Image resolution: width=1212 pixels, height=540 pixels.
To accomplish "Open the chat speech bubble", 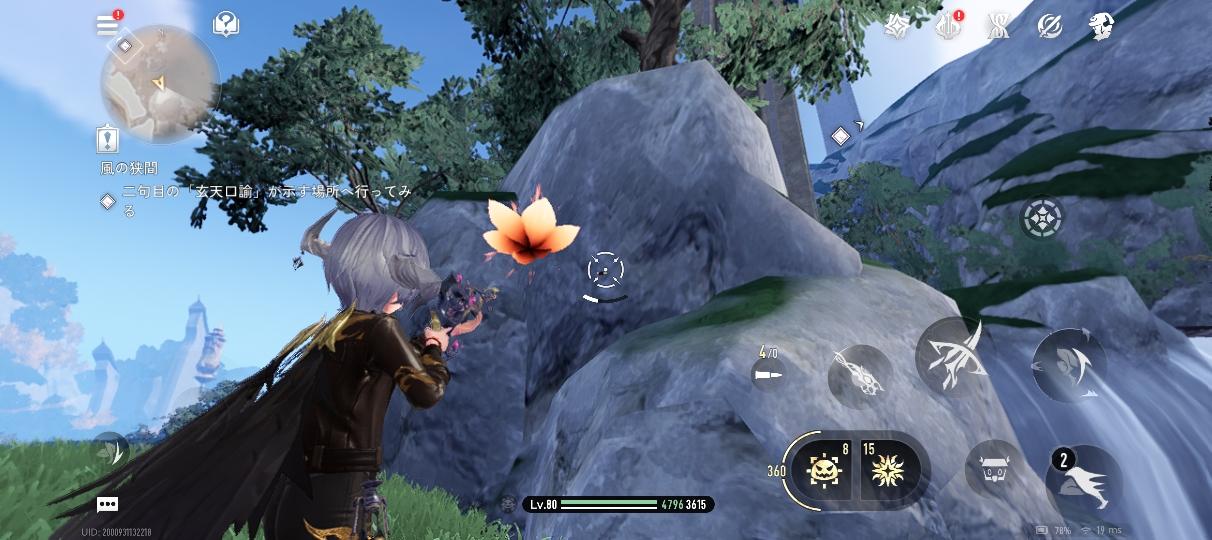I will (x=108, y=505).
